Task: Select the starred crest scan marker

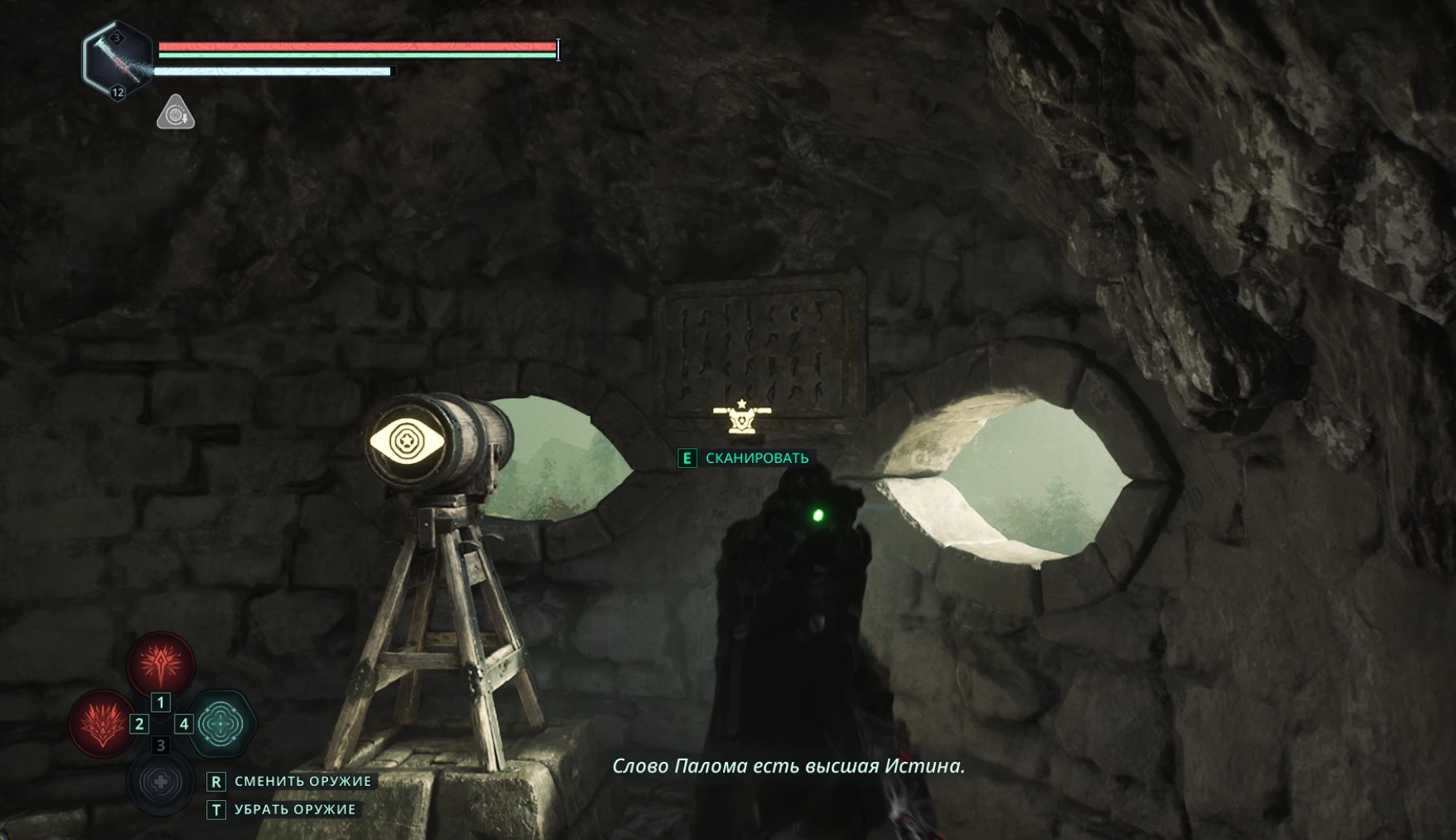Action: [x=742, y=418]
